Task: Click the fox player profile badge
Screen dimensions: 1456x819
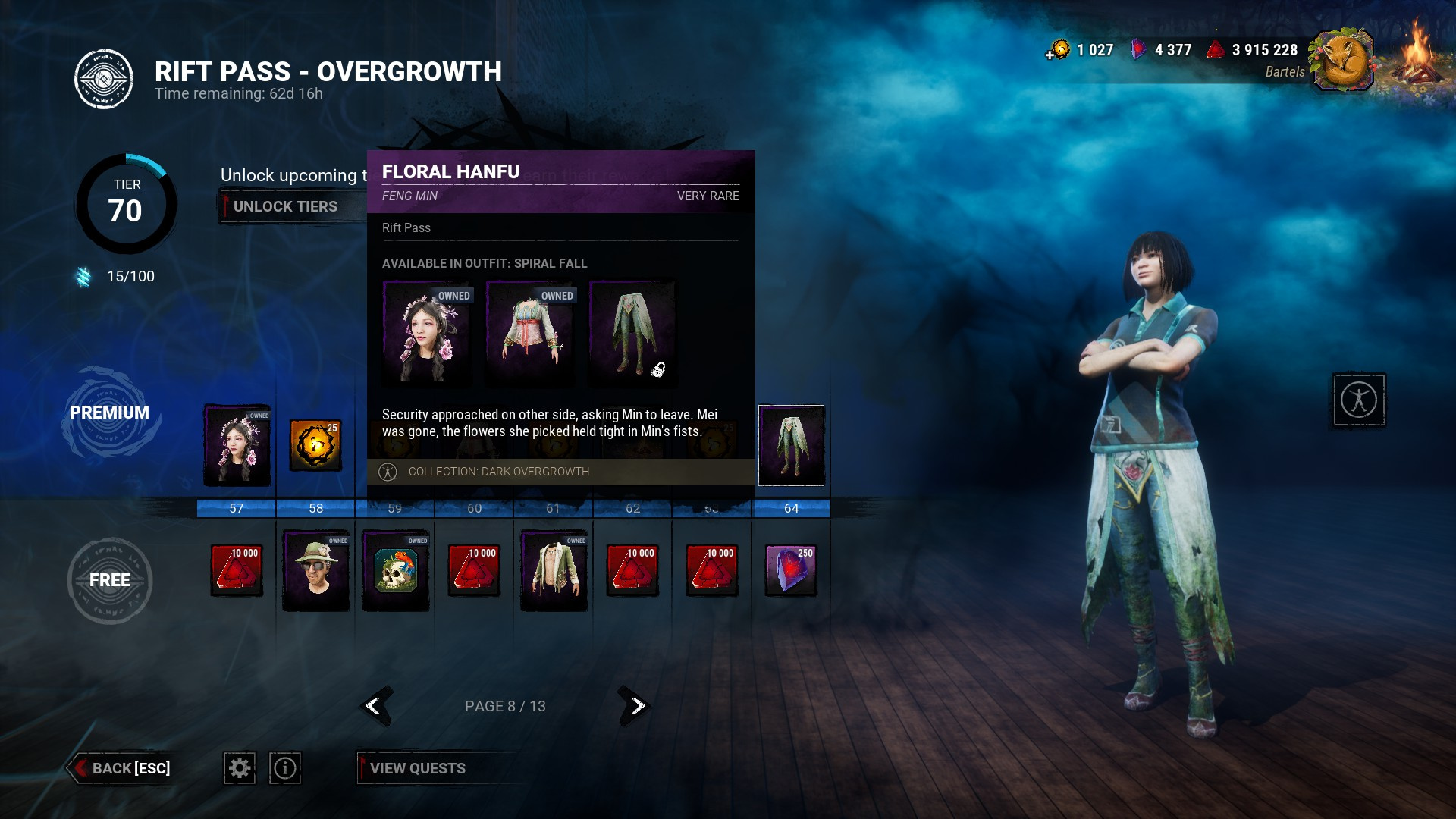Action: click(x=1343, y=61)
